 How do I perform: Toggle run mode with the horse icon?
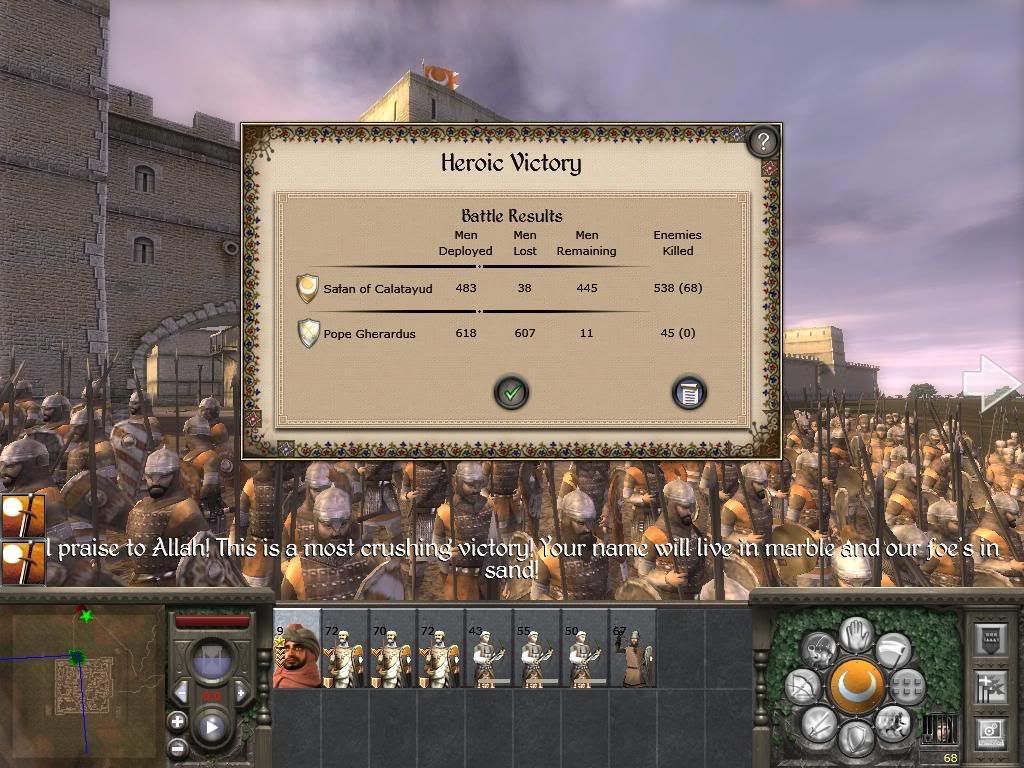[x=891, y=721]
